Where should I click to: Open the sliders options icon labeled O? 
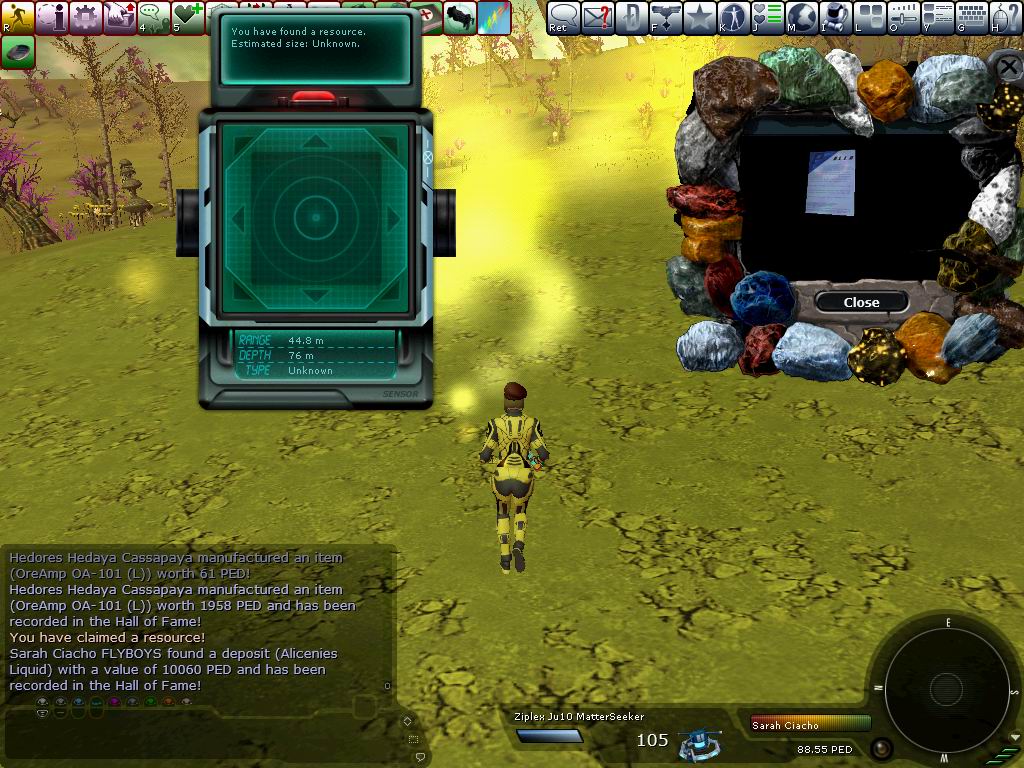904,17
